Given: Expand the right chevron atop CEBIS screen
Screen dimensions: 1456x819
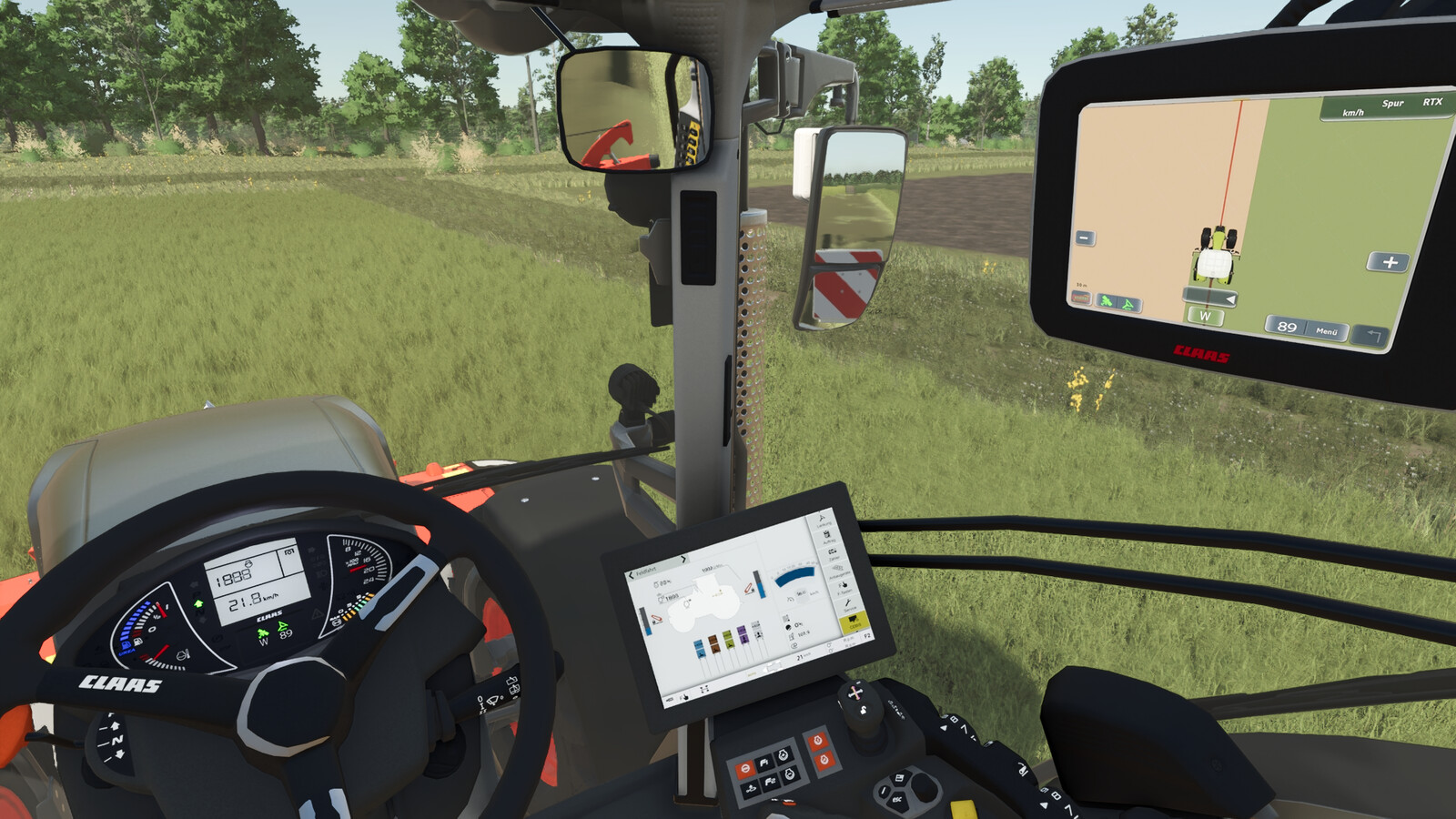Looking at the screenshot, I should pyautogui.click(x=683, y=559).
